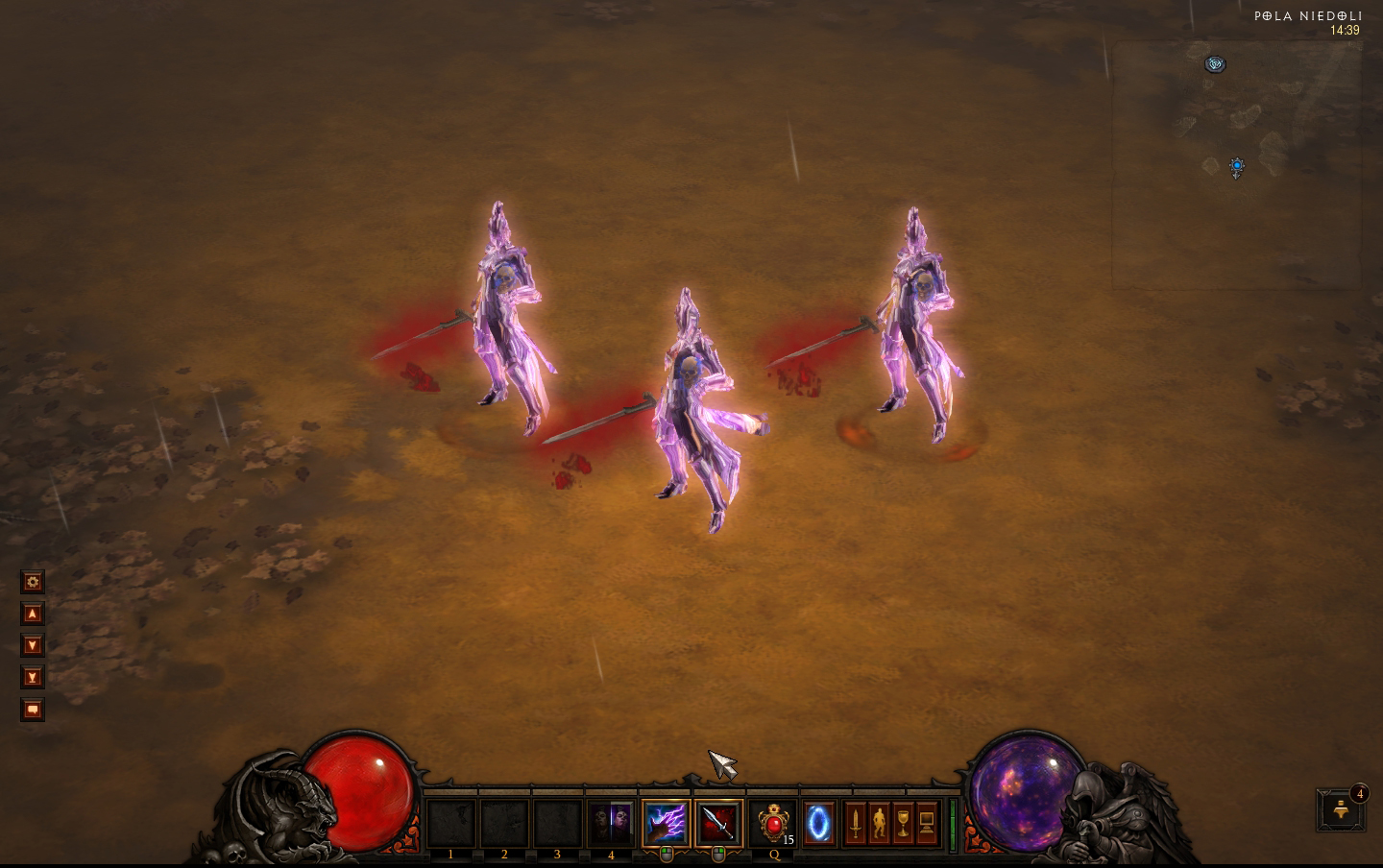Use the bloody dagger skill
Viewport: 1383px width, 868px height.
click(x=718, y=824)
